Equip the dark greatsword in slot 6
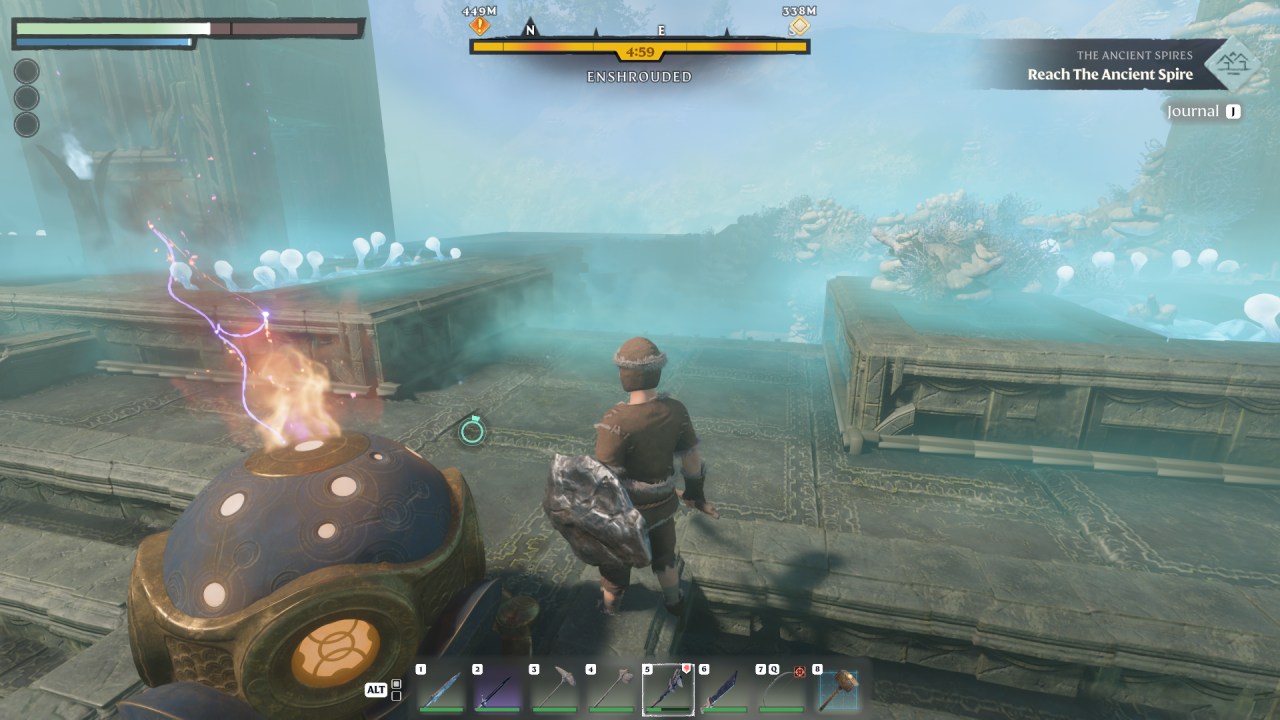 (725, 689)
